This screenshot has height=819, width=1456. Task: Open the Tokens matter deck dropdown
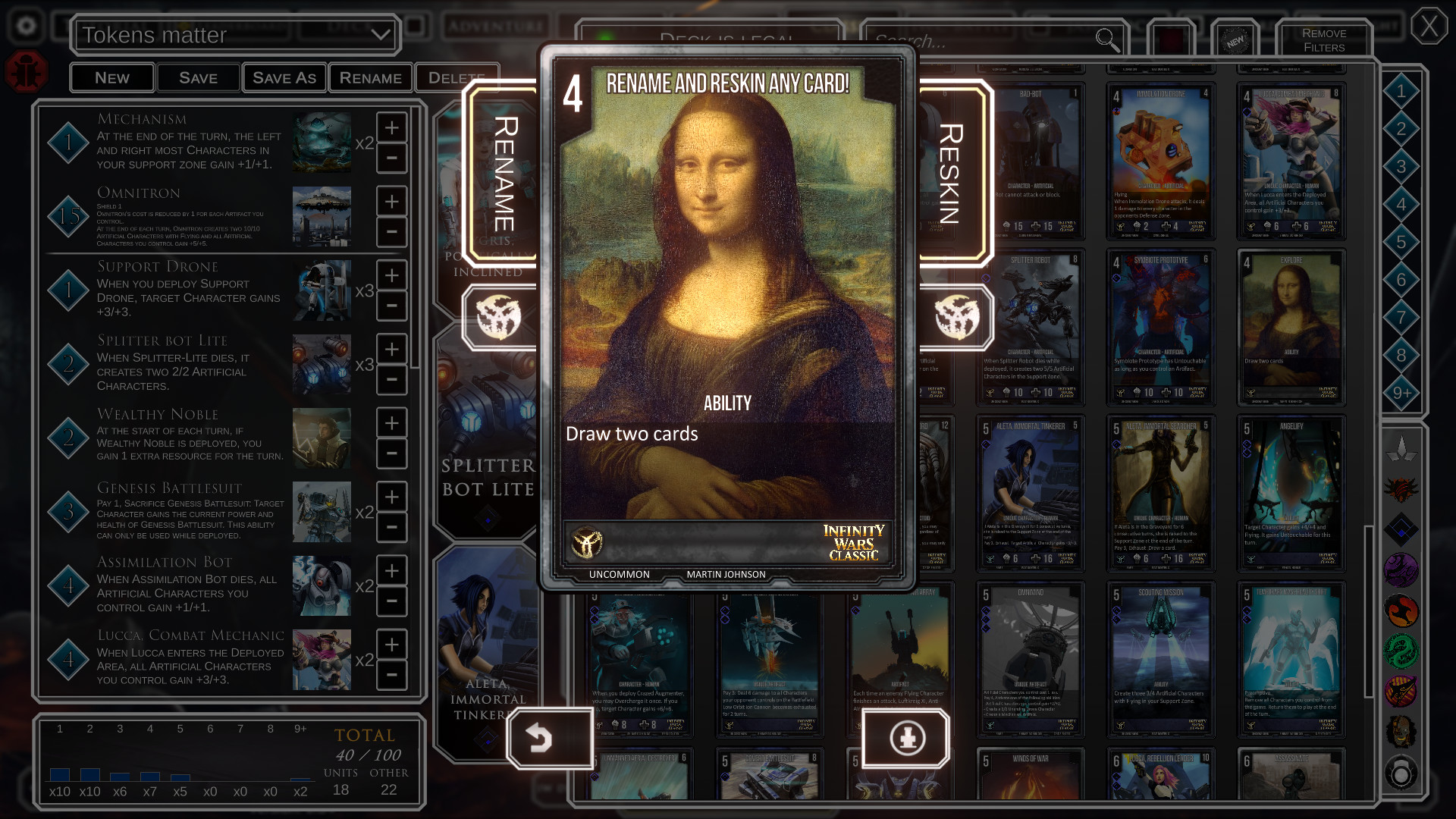235,35
